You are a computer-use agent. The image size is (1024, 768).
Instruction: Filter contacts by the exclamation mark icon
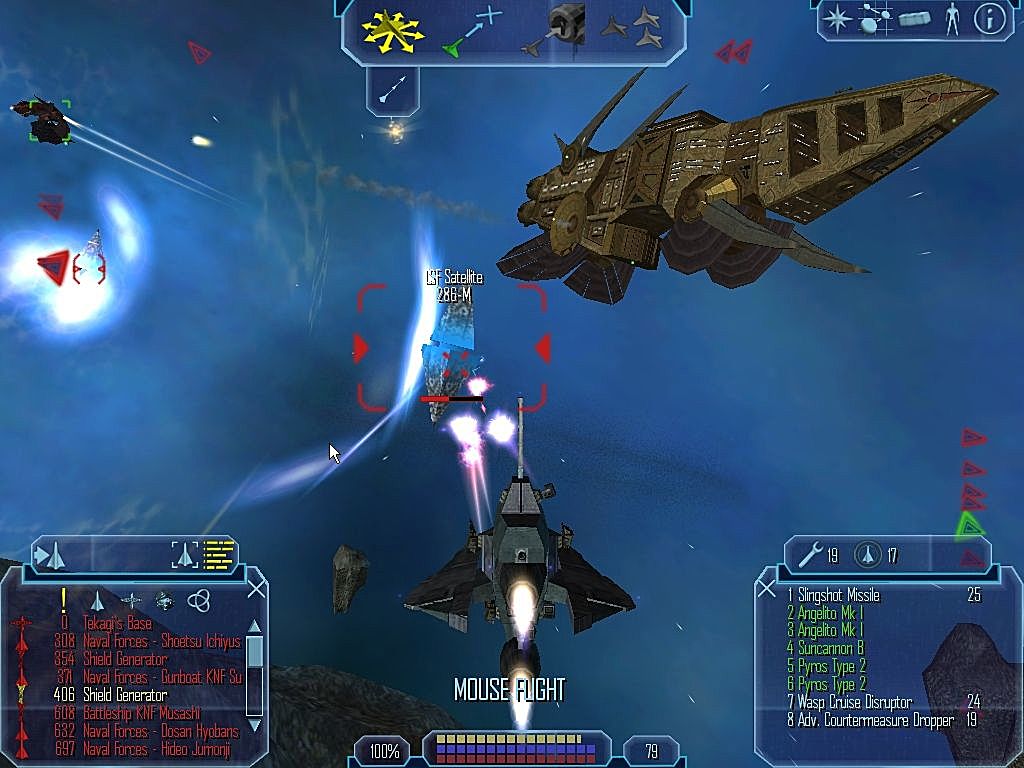[x=63, y=599]
